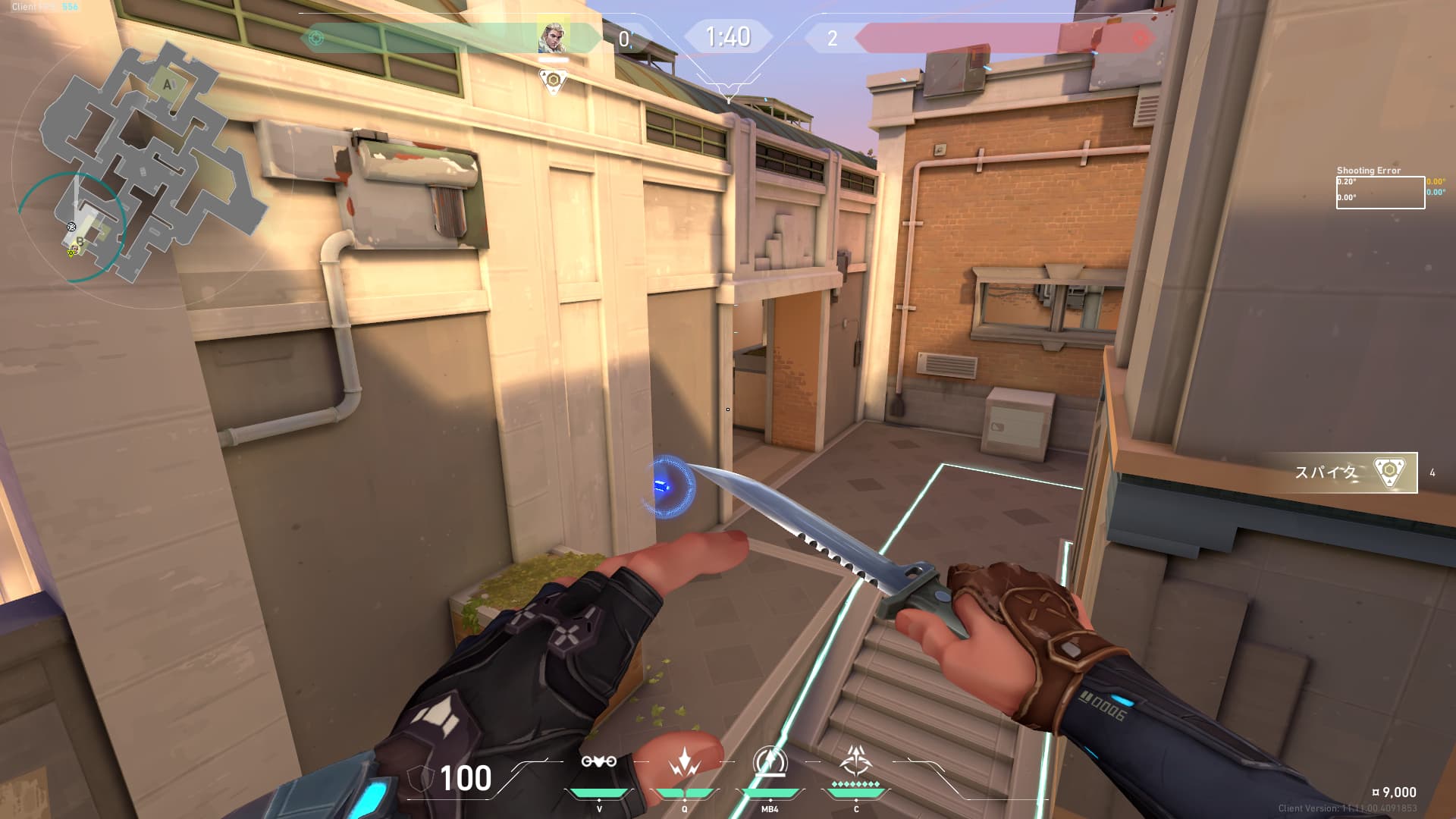Select the Spike slot in the inventory

pyautogui.click(x=1355, y=472)
